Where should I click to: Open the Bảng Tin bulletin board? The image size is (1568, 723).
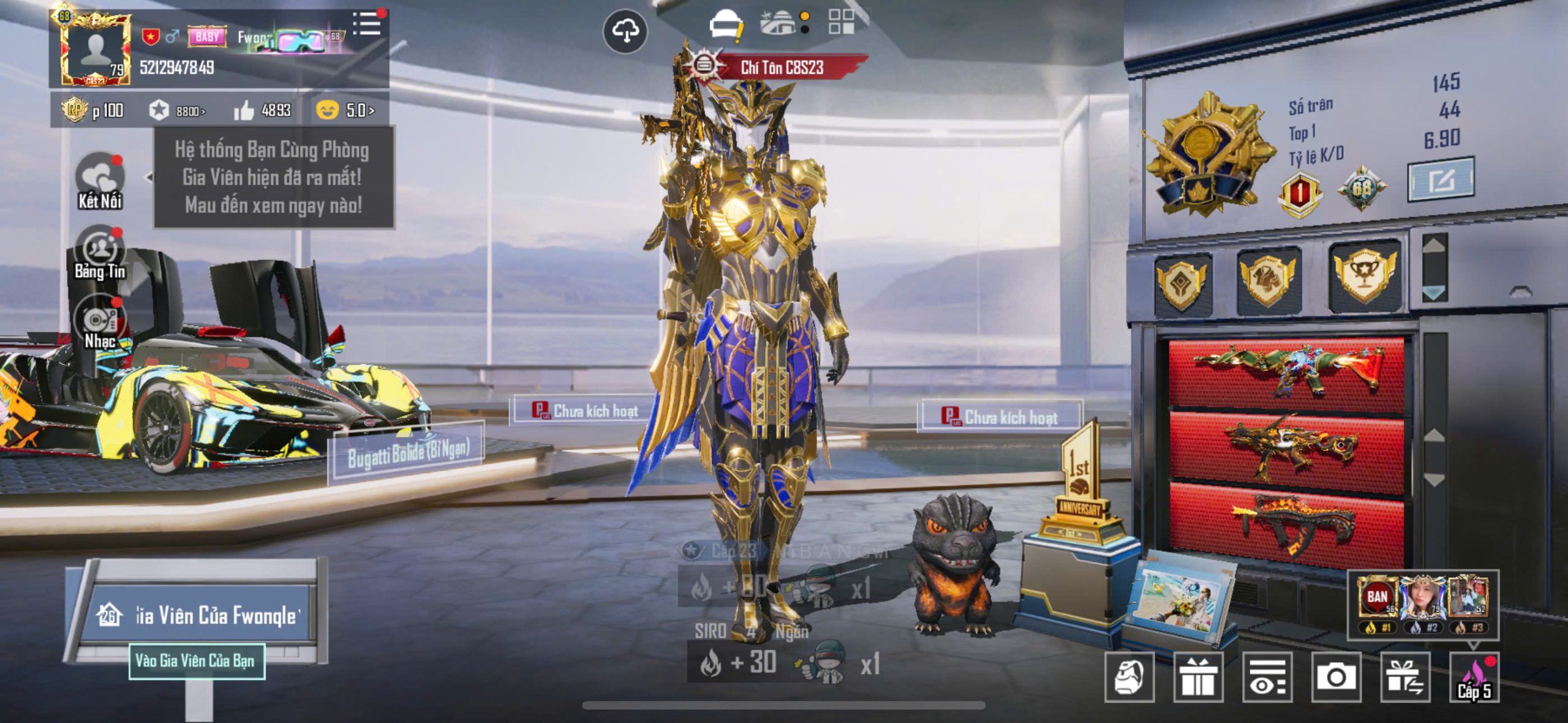click(100, 253)
